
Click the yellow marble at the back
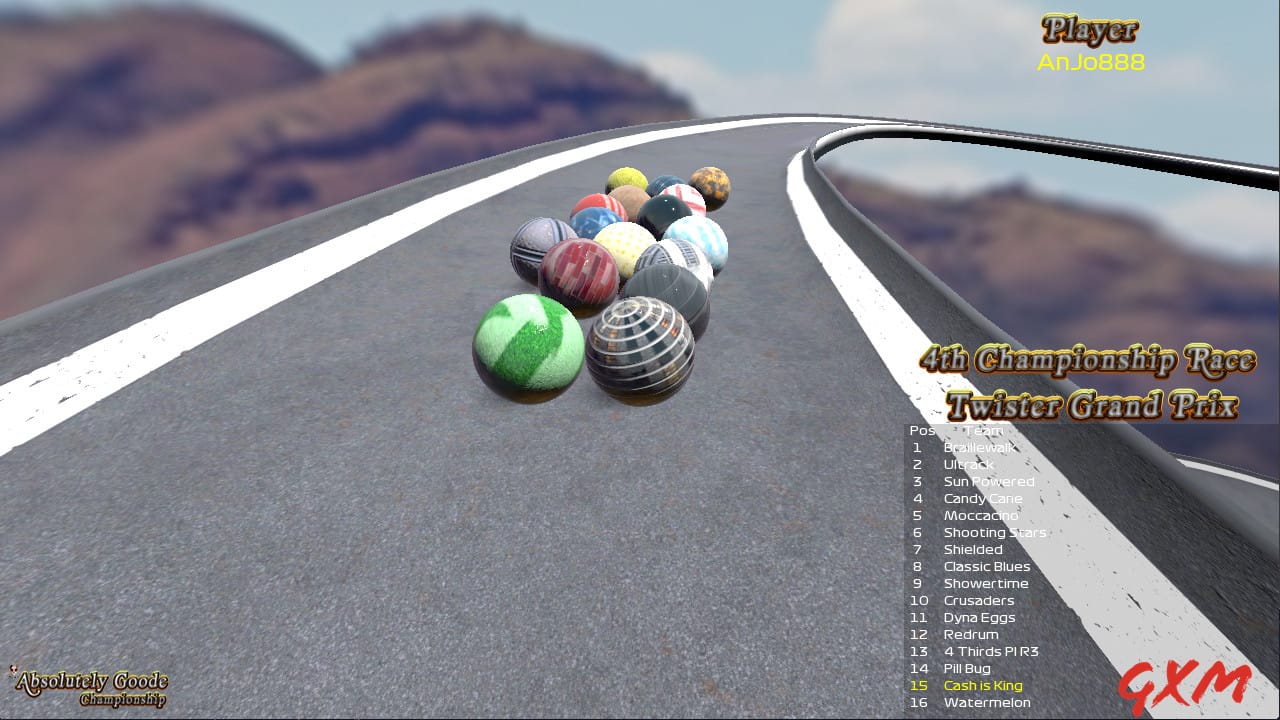pos(628,180)
